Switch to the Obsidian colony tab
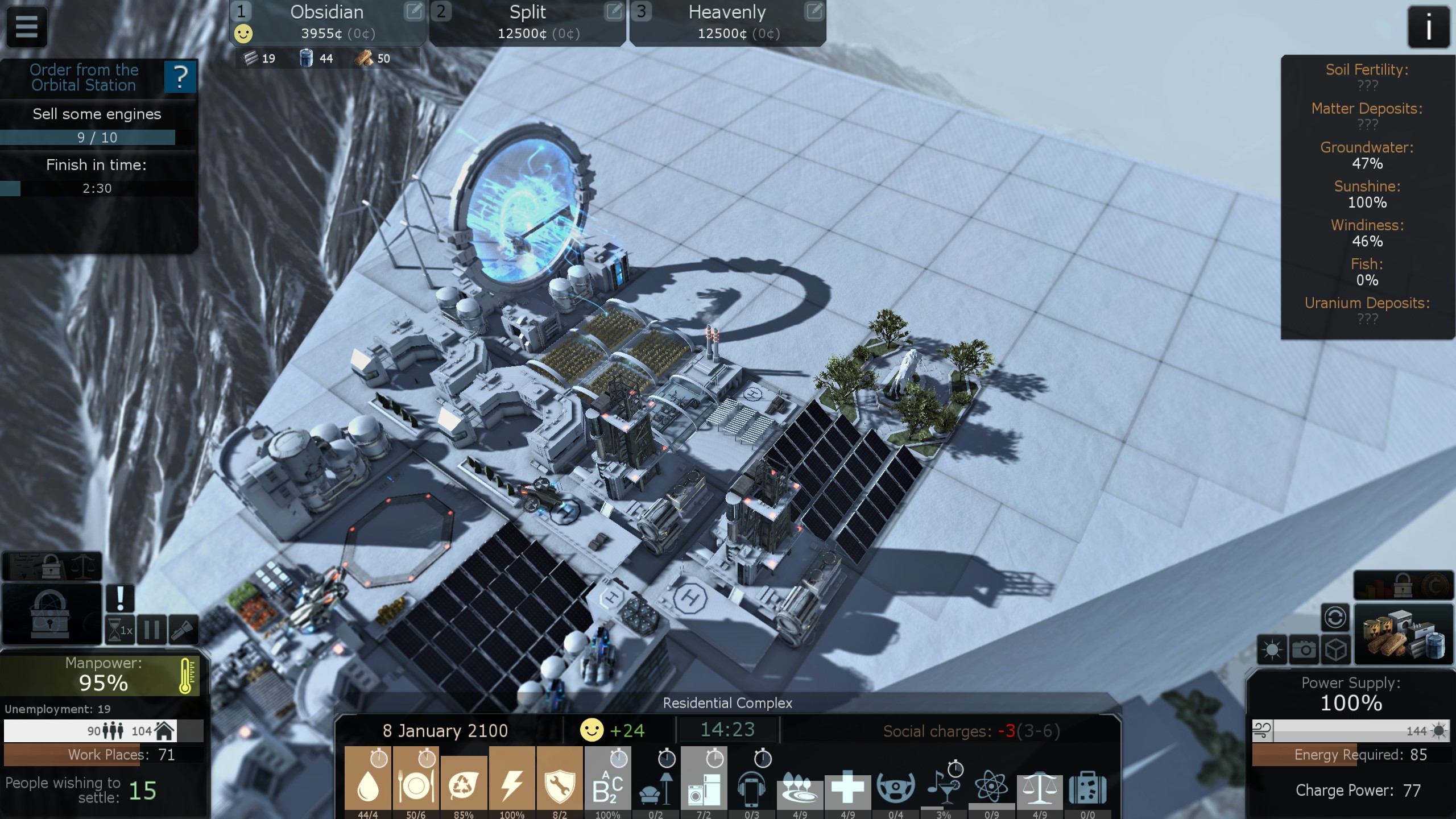The width and height of the screenshot is (1456, 819). (326, 22)
